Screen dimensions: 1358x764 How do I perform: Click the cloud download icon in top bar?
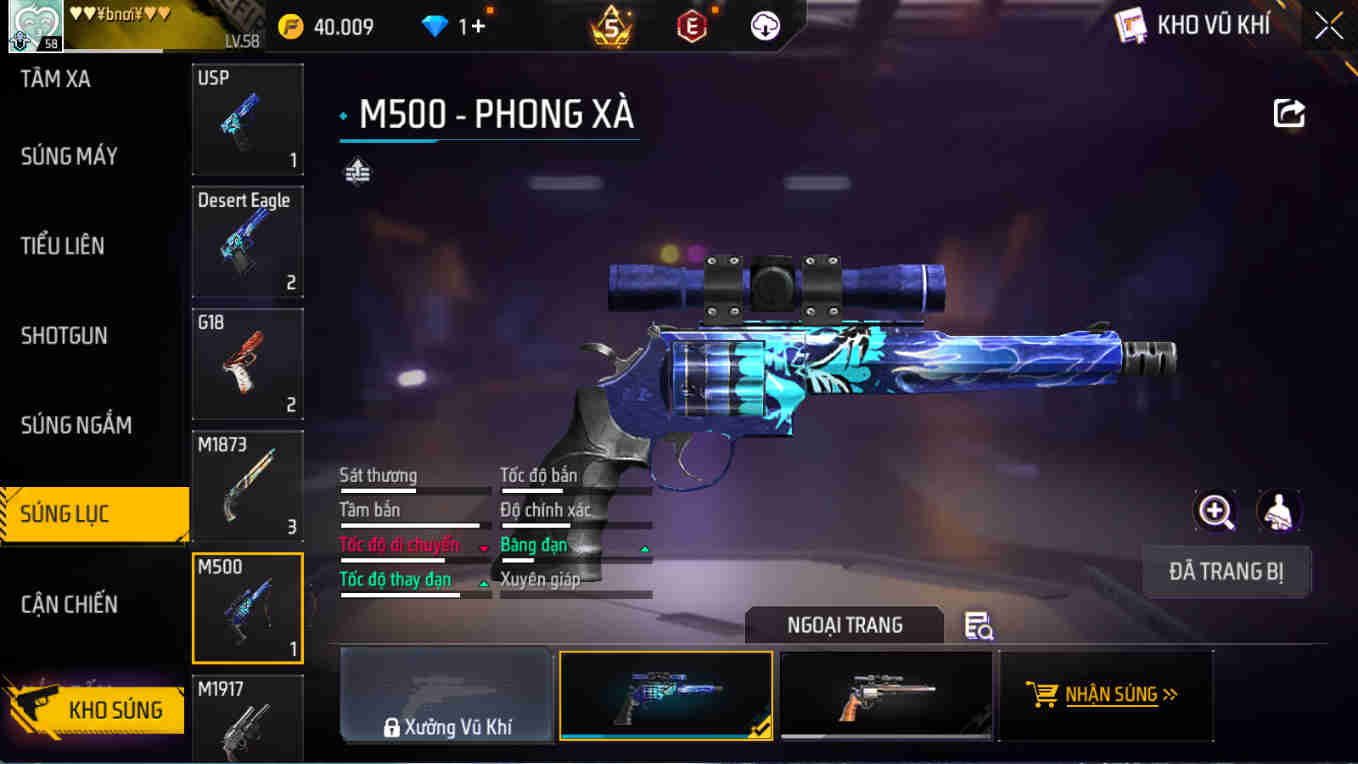click(763, 27)
